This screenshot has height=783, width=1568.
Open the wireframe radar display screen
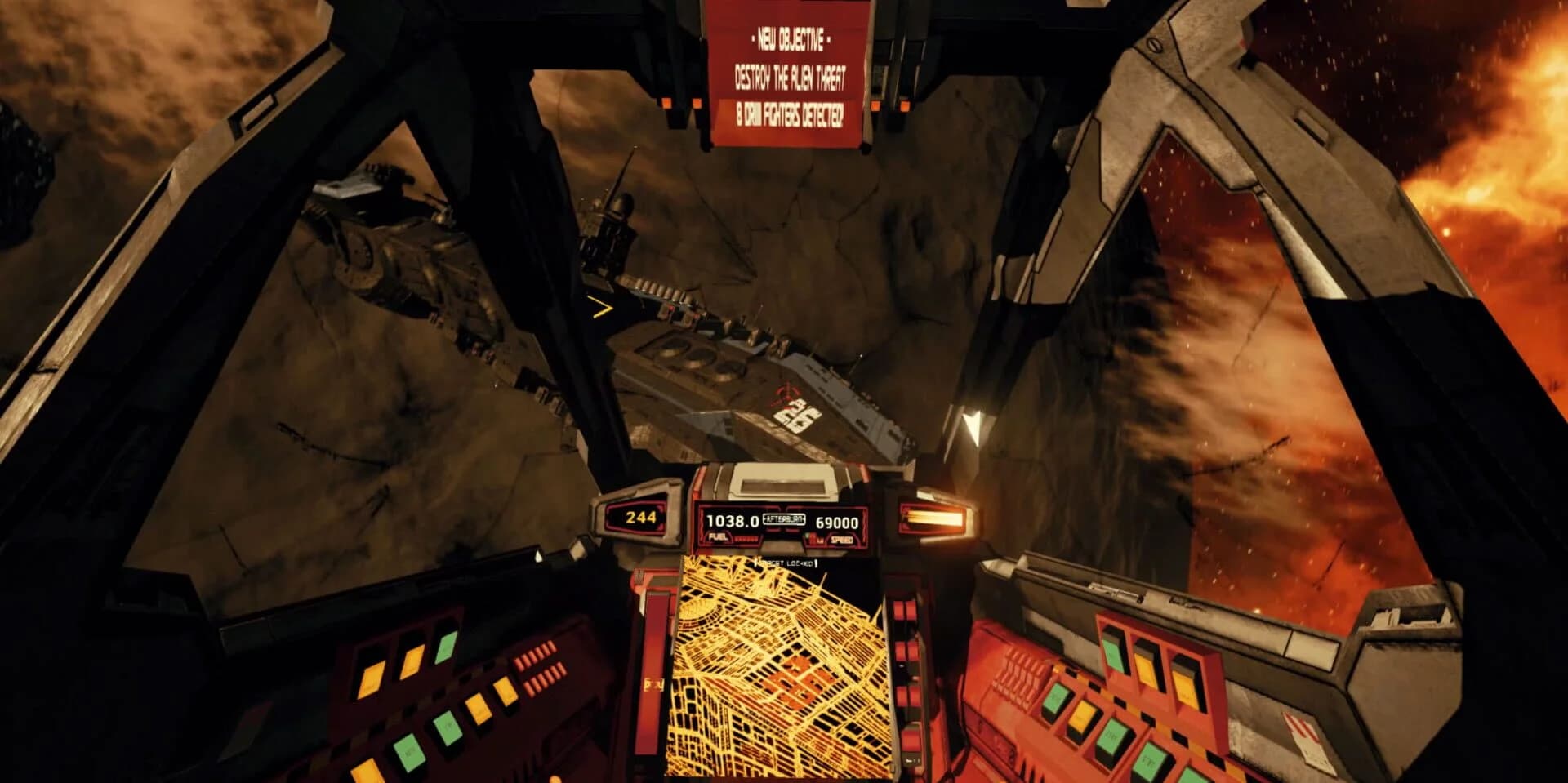784,670
